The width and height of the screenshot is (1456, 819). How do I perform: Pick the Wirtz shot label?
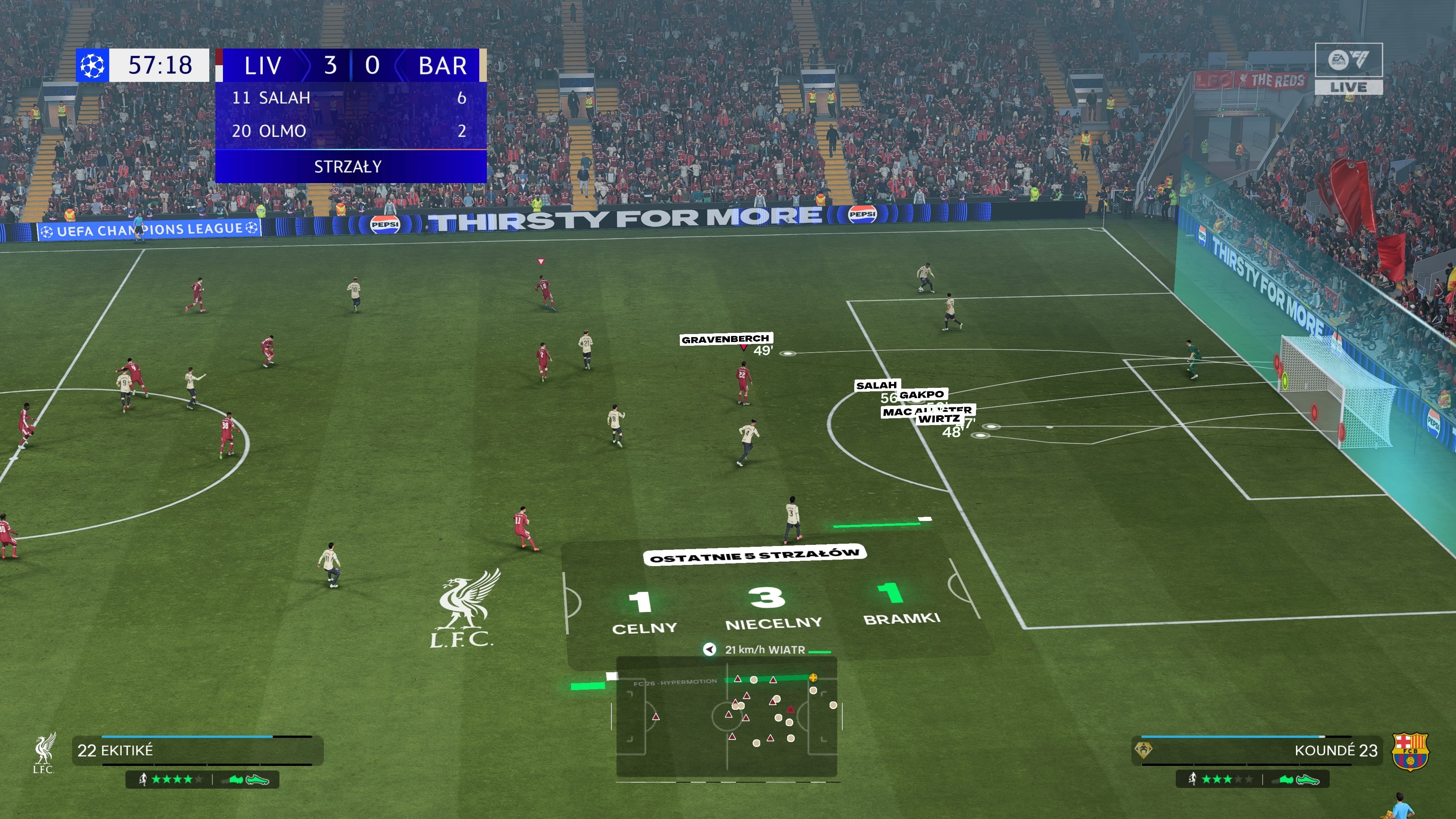tap(939, 419)
